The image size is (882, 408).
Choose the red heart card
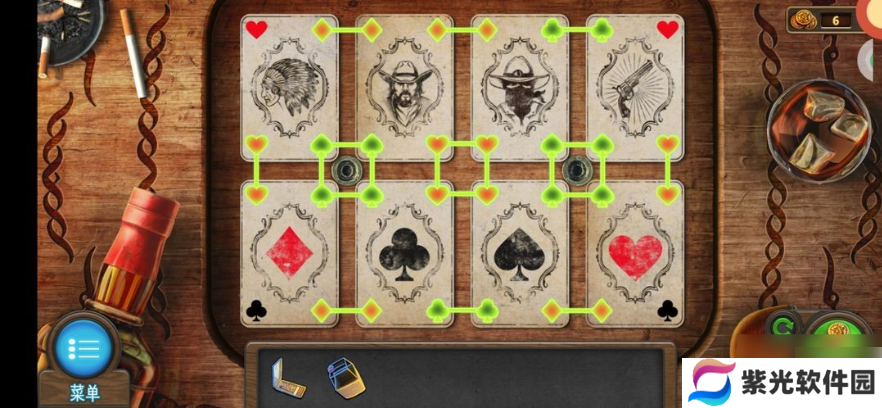click(635, 252)
